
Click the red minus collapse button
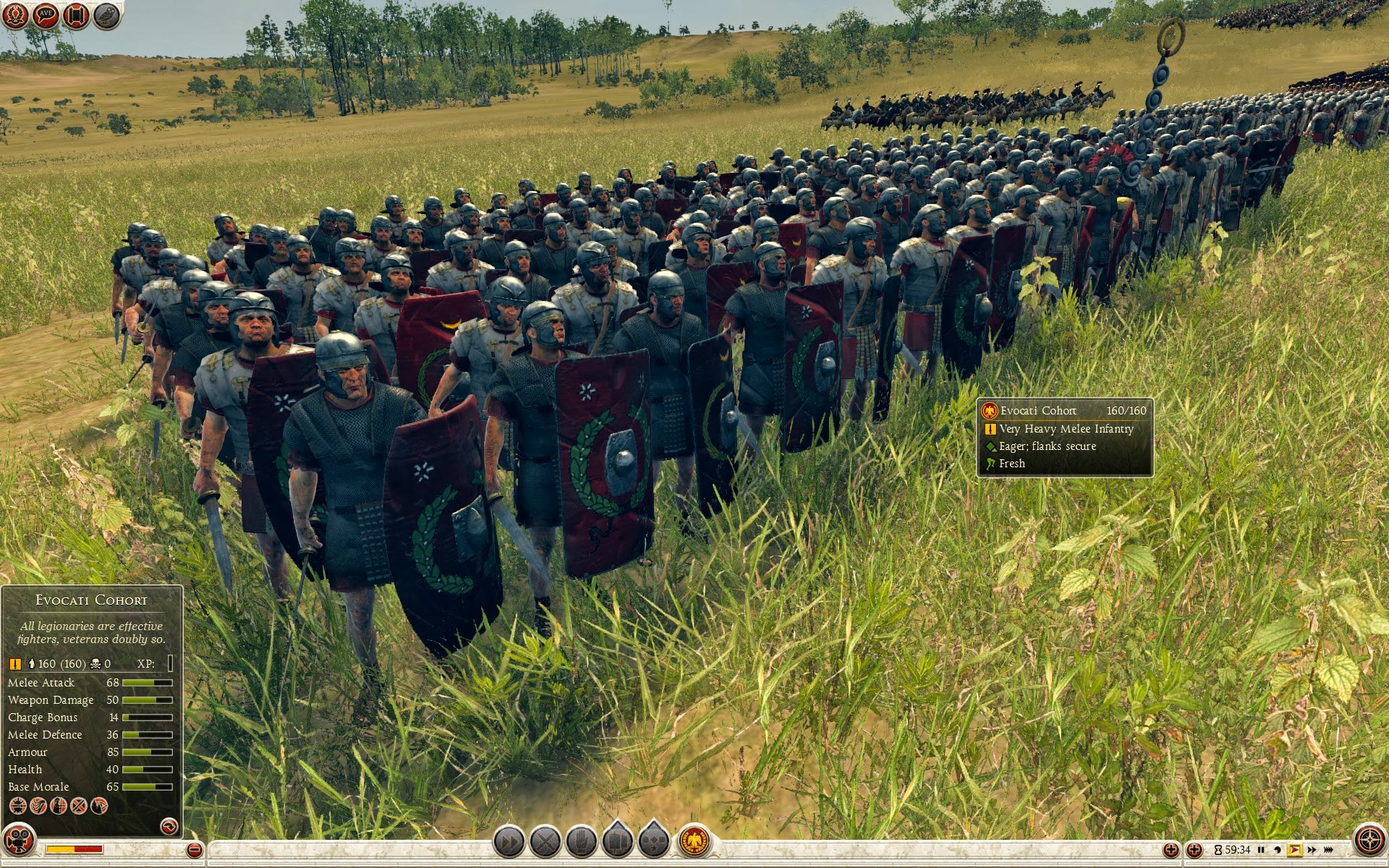pyautogui.click(x=194, y=850)
